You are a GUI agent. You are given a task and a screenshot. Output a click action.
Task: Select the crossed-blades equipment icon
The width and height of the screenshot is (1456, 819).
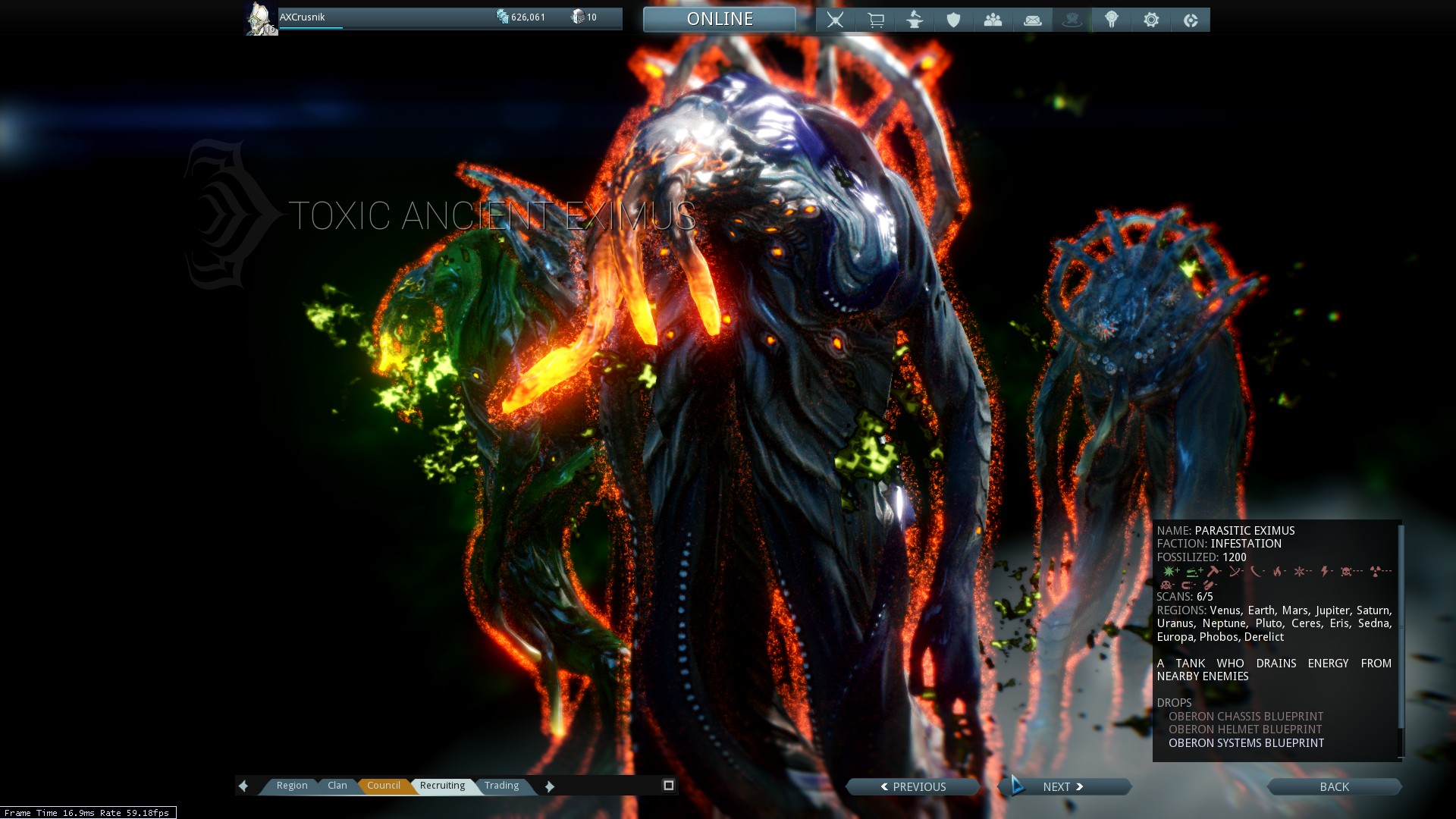(834, 19)
